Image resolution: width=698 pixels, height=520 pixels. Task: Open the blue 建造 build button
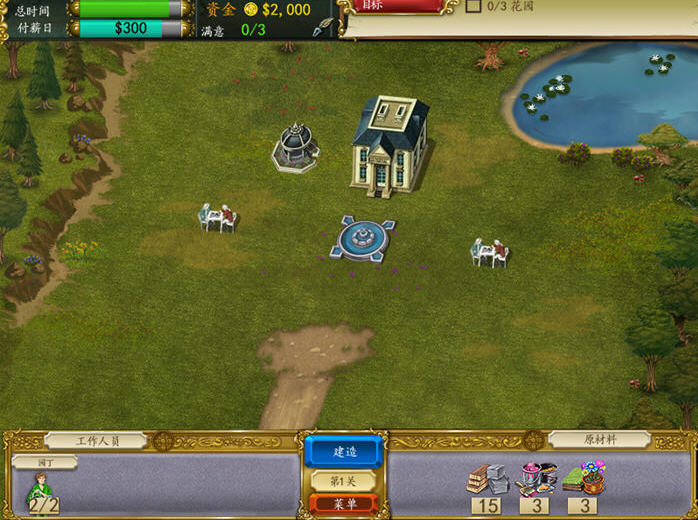pyautogui.click(x=343, y=450)
